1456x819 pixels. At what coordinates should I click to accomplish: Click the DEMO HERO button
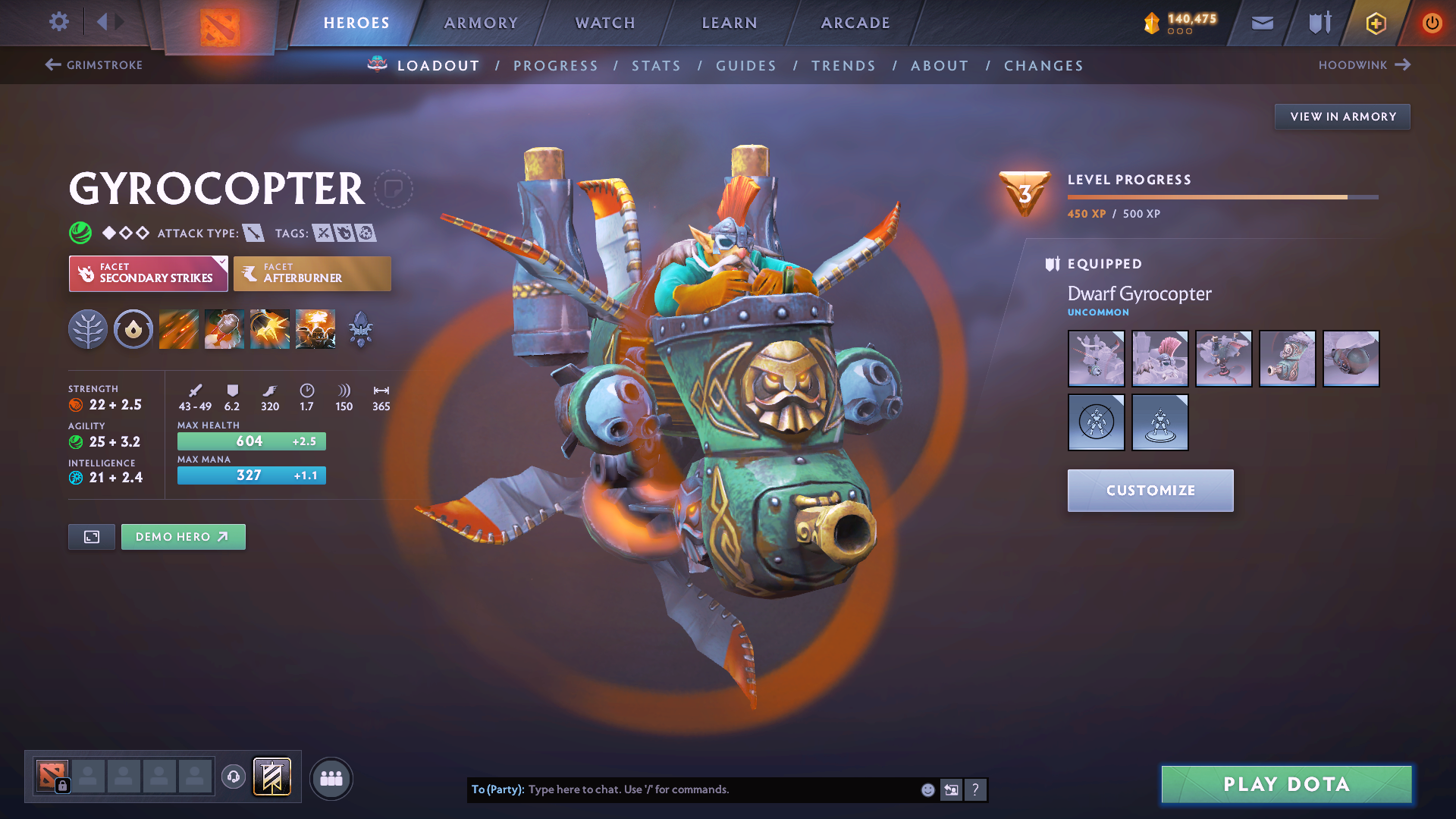pyautogui.click(x=183, y=536)
